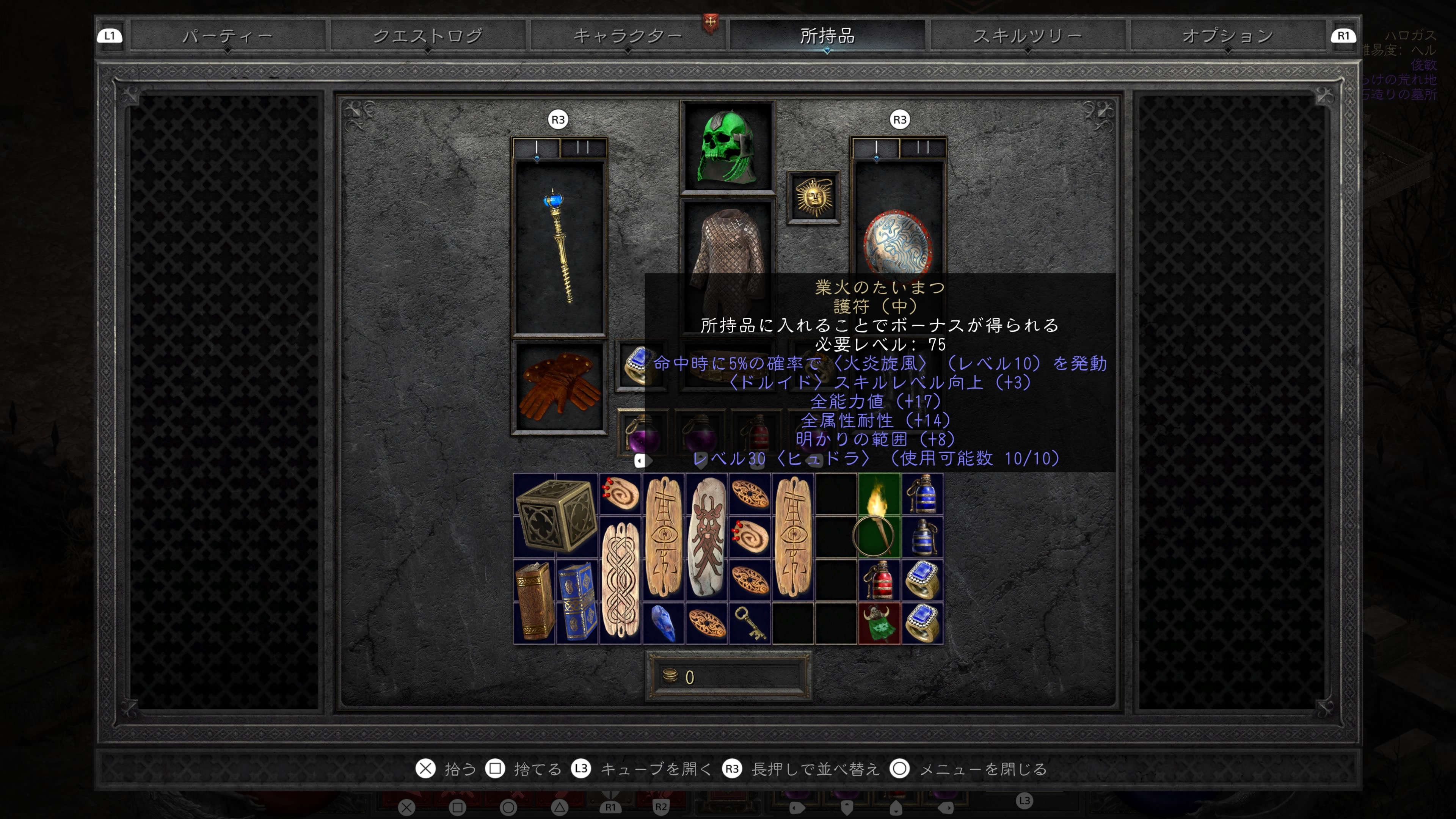This screenshot has width=1456, height=819.
Task: Select the brown tome book
Action: click(534, 601)
